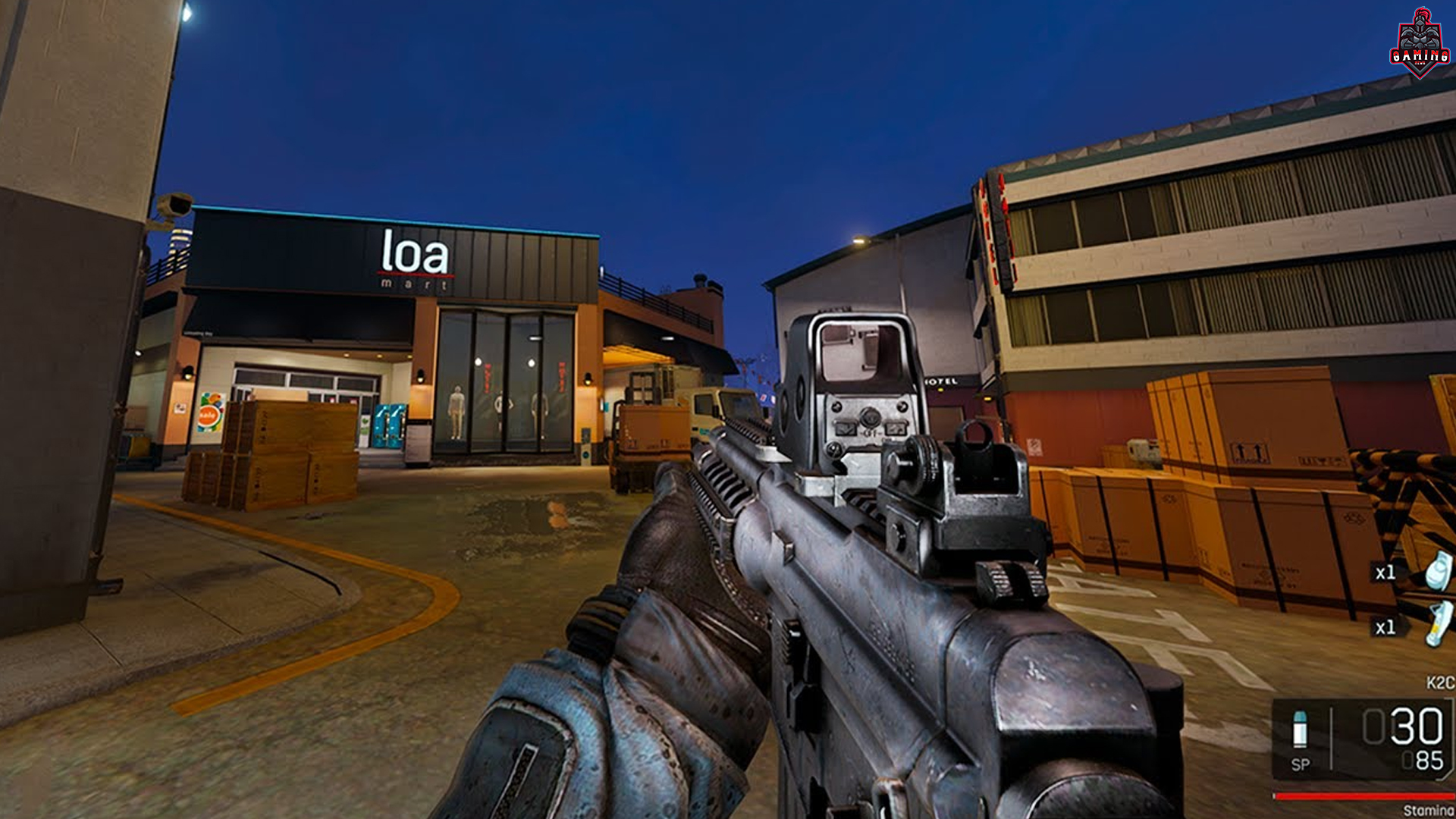Click the Gaming channel logo watermark

tap(1420, 43)
